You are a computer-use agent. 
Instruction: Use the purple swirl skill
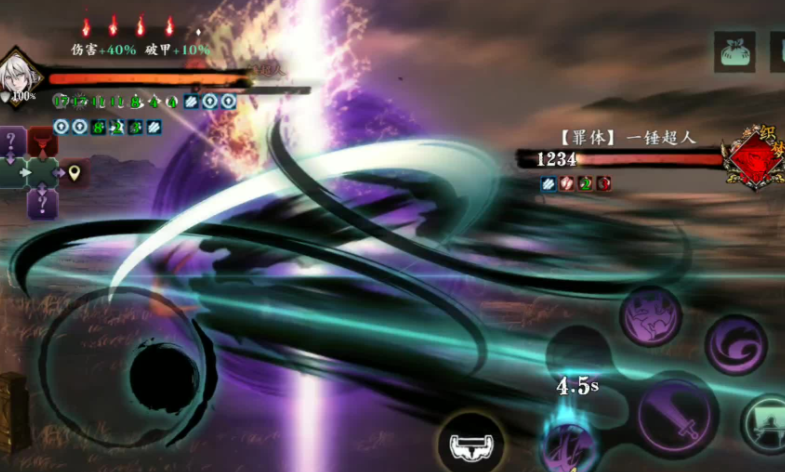735,344
